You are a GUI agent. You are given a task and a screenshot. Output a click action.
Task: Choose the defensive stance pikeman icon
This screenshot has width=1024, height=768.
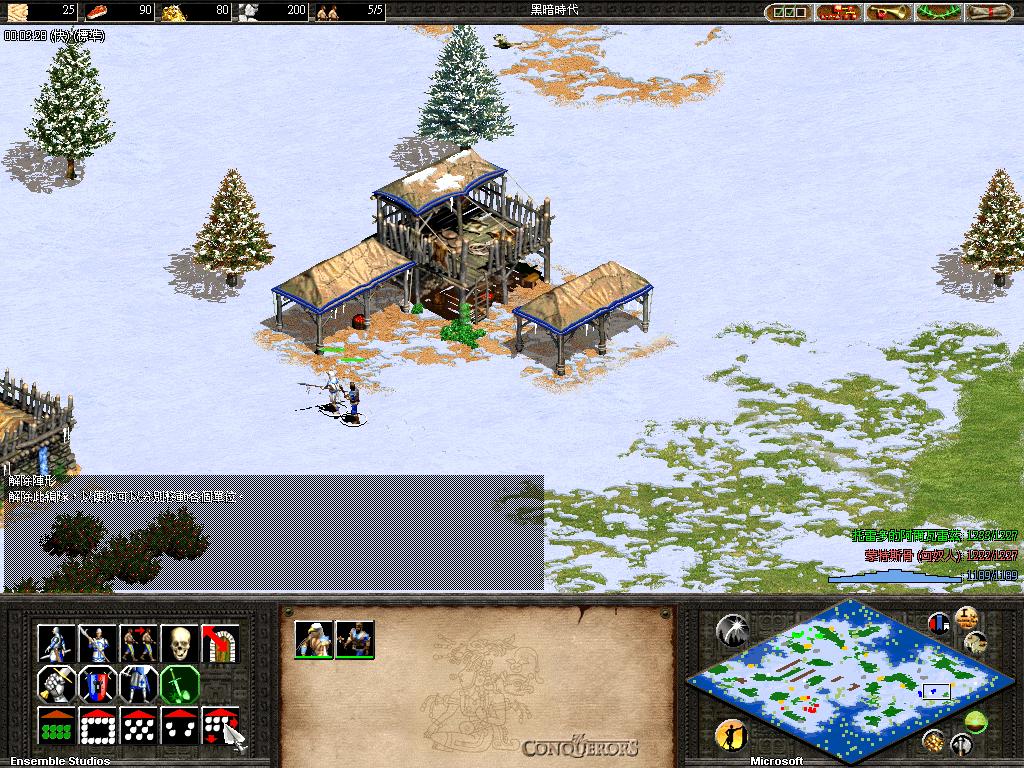pyautogui.click(x=98, y=643)
